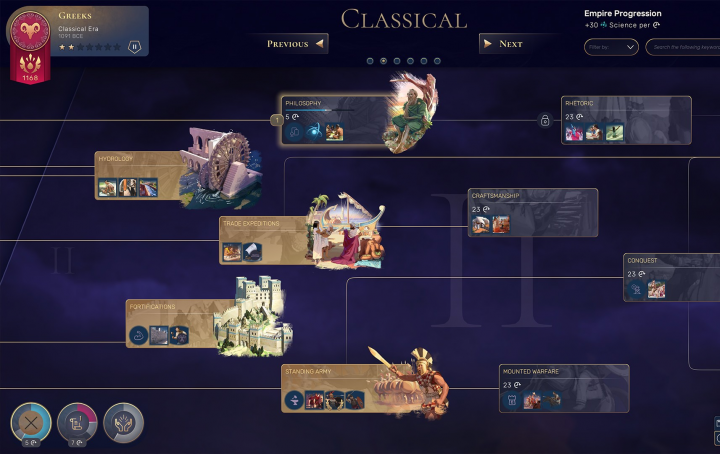The width and height of the screenshot is (720, 454).
Task: Open the Filter by dropdown
Action: pyautogui.click(x=611, y=46)
